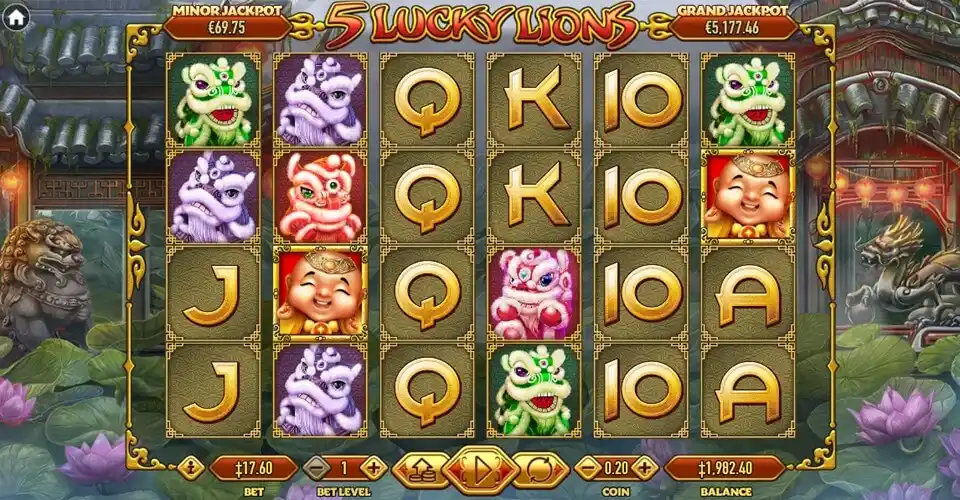
Task: Set max bet with the coin stack button
Action: [420, 467]
